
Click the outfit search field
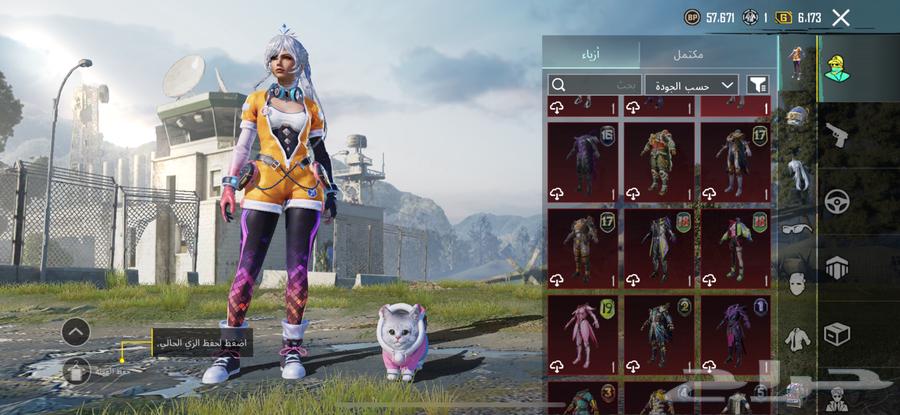click(595, 85)
